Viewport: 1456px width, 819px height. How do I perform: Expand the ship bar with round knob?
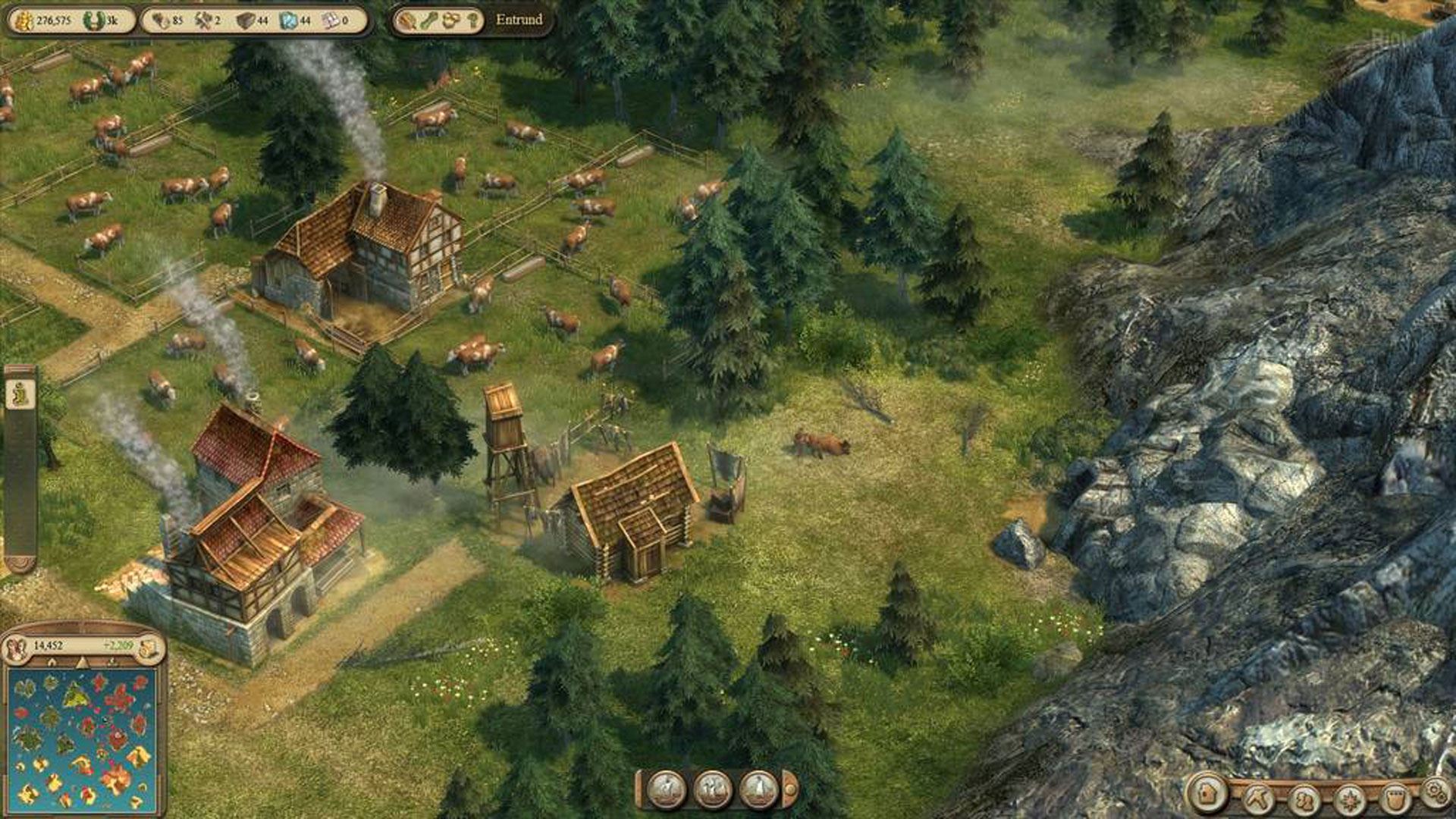click(789, 789)
